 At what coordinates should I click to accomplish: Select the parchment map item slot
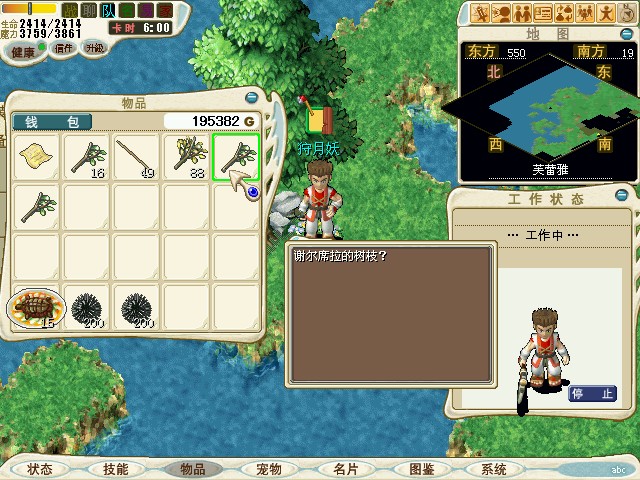37,157
